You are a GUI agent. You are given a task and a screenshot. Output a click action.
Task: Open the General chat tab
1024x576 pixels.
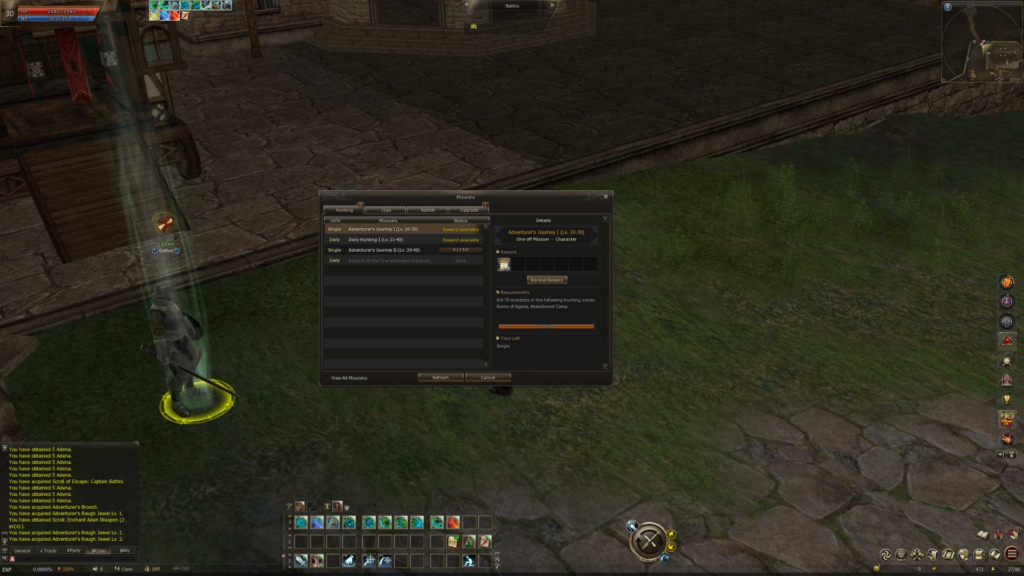[21, 550]
